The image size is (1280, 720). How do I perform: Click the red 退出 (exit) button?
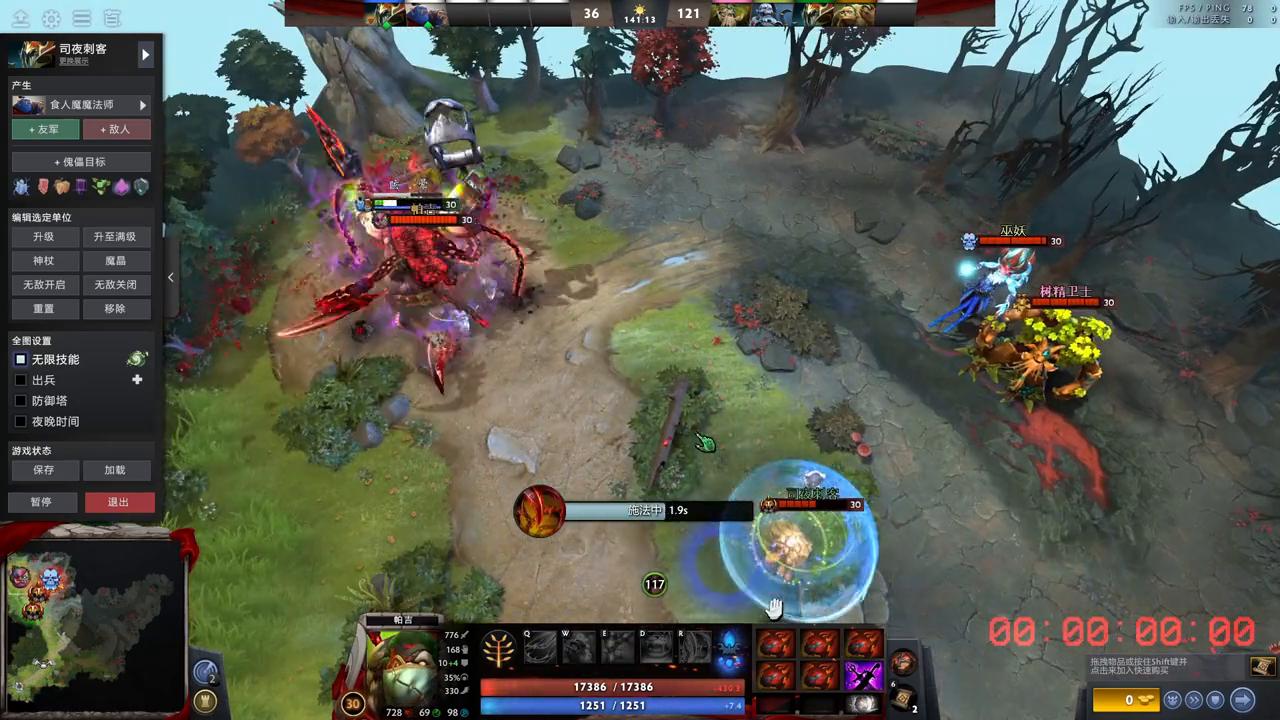tap(118, 502)
